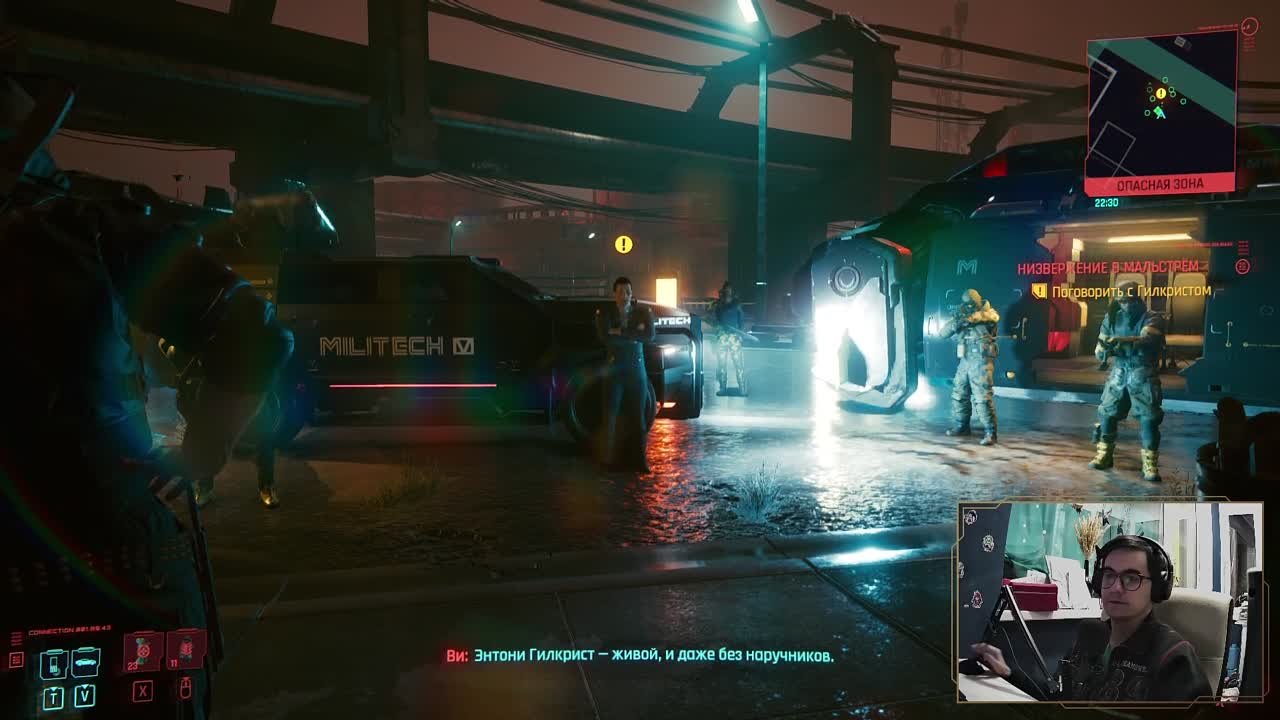Viewport: 1280px width, 720px height.
Task: Expand the minimap by clicking its frame
Action: pos(1160,100)
